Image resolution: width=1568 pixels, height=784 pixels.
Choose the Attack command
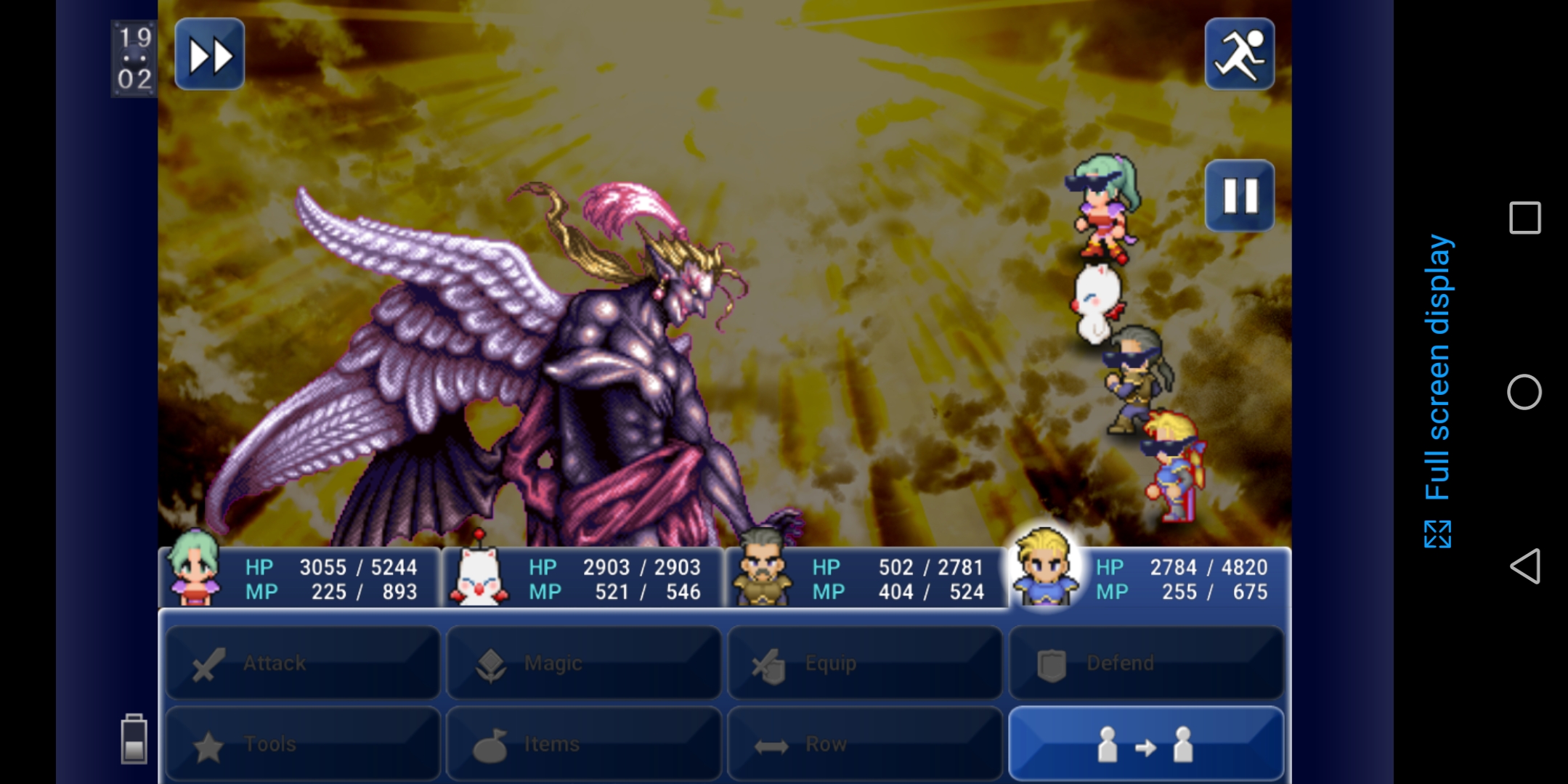[x=303, y=663]
